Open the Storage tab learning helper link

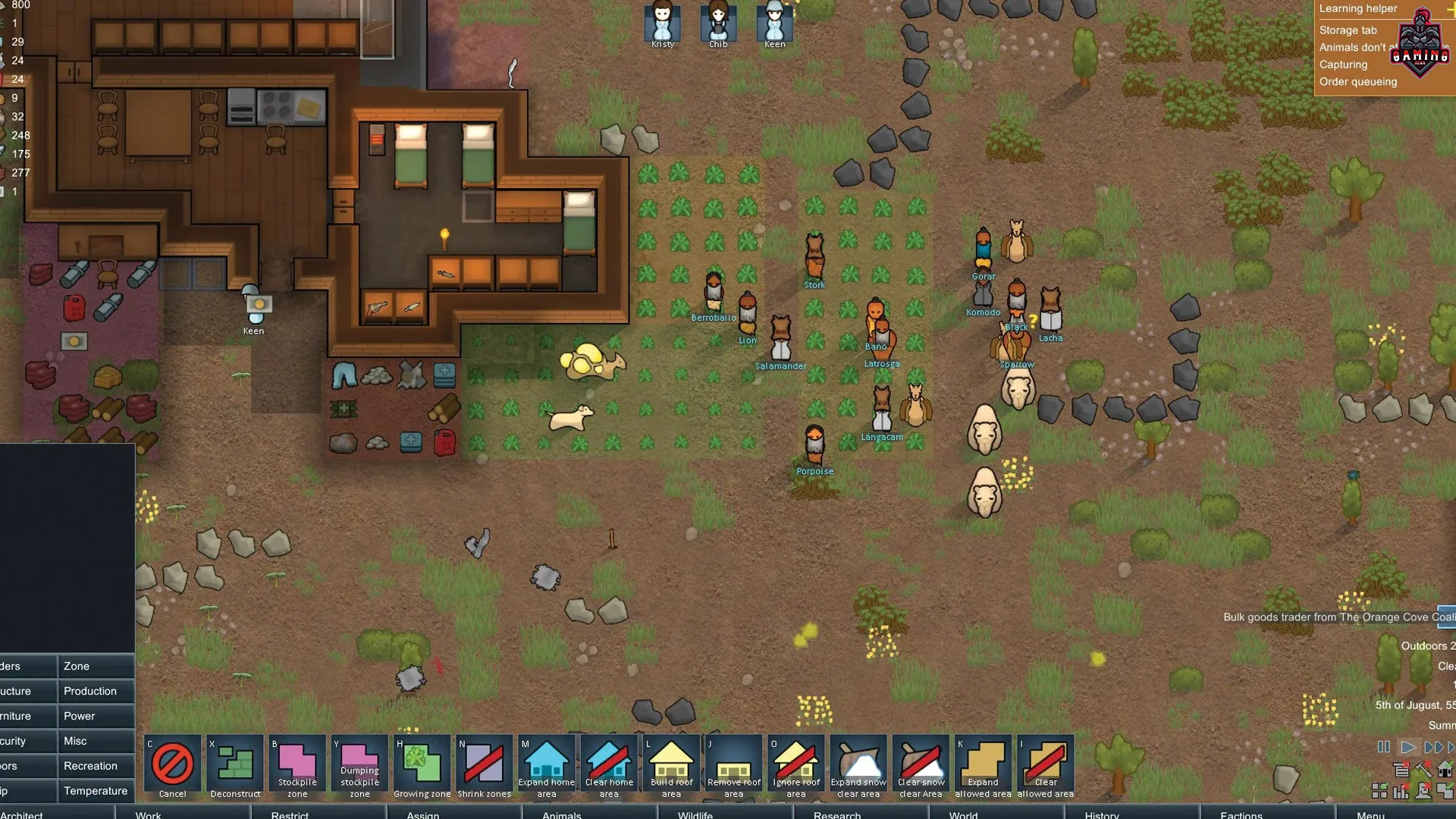point(1348,30)
